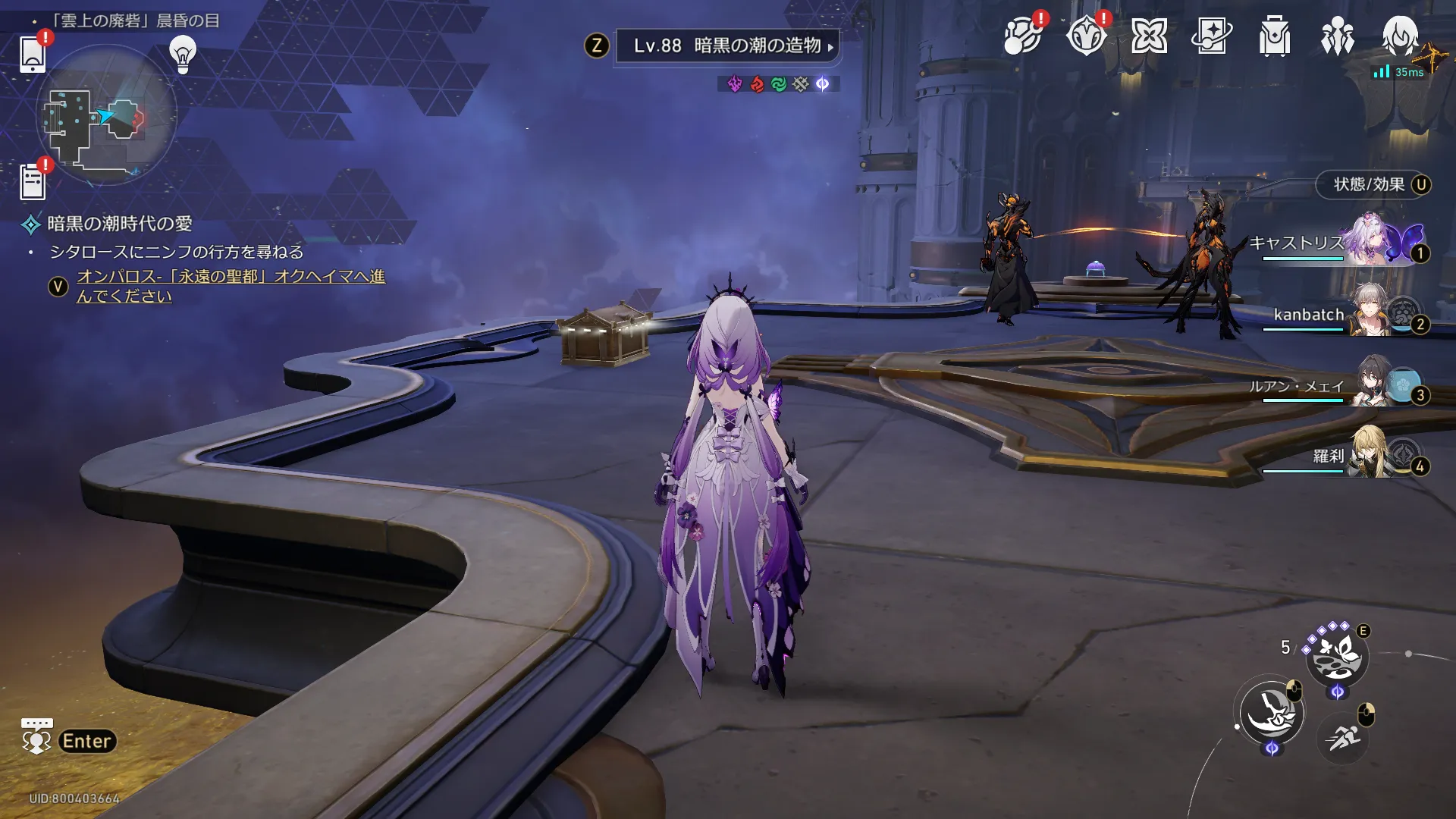
Task: Open the quest log clipboard icon
Action: tap(33, 182)
